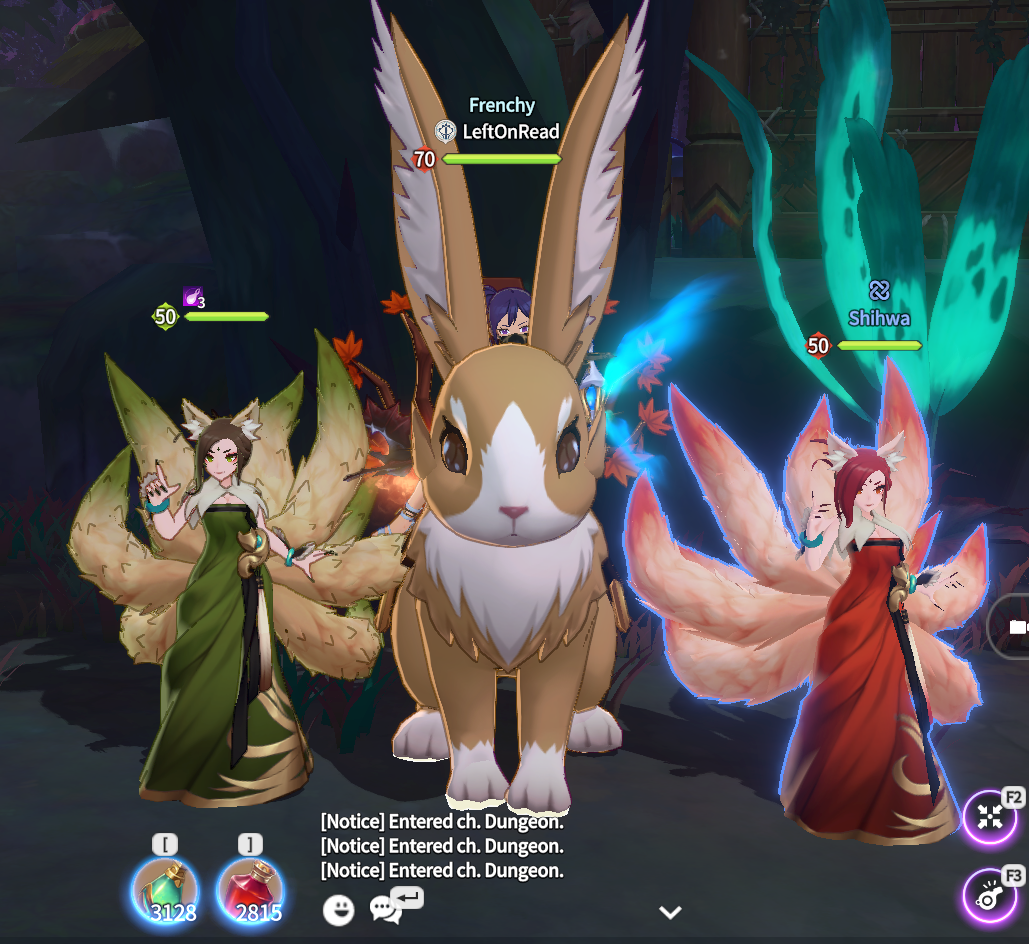
Task: Click the Entered ch. Dungeon chat log
Action: [442, 846]
